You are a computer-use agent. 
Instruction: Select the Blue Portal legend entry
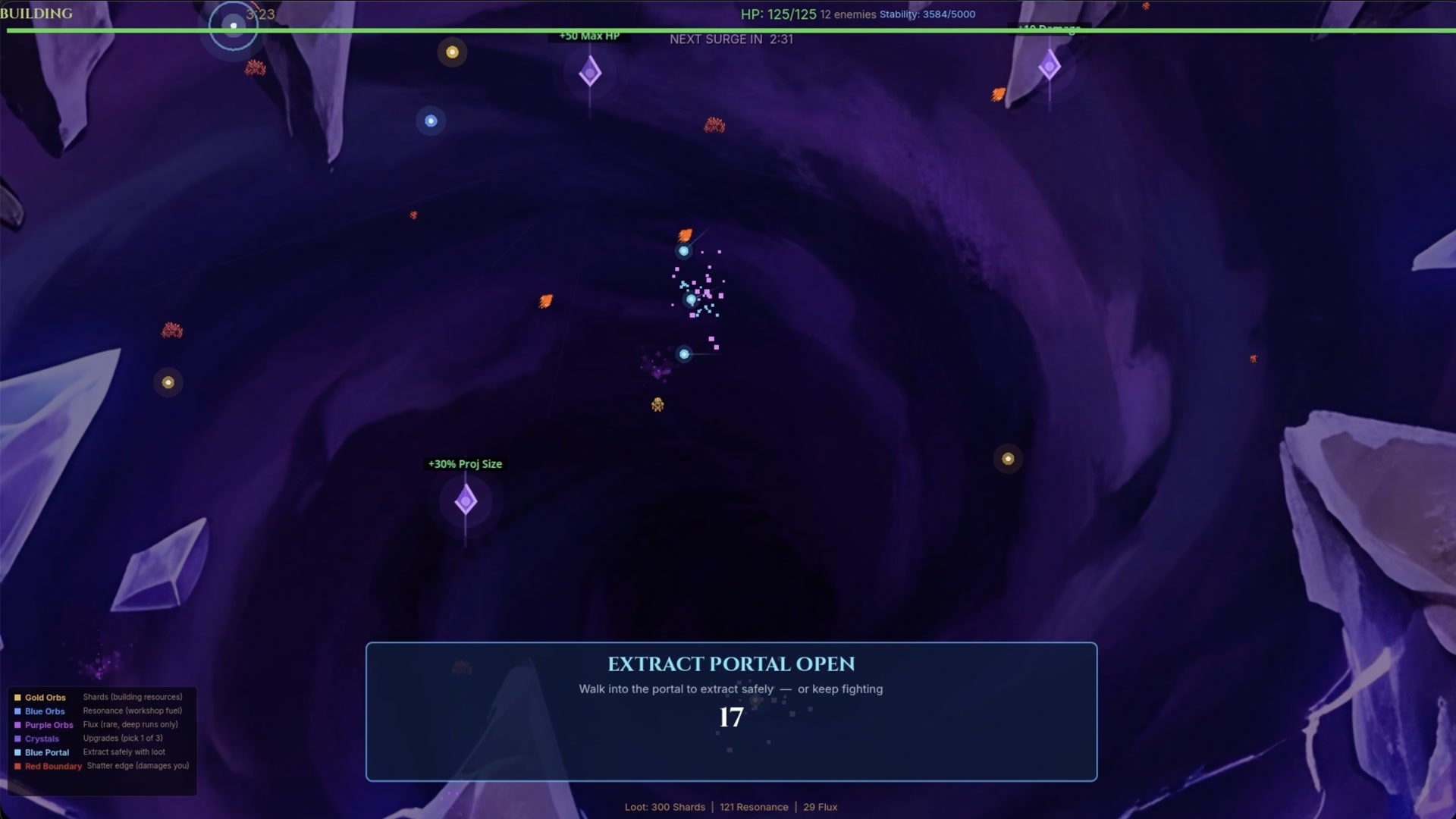[45, 752]
